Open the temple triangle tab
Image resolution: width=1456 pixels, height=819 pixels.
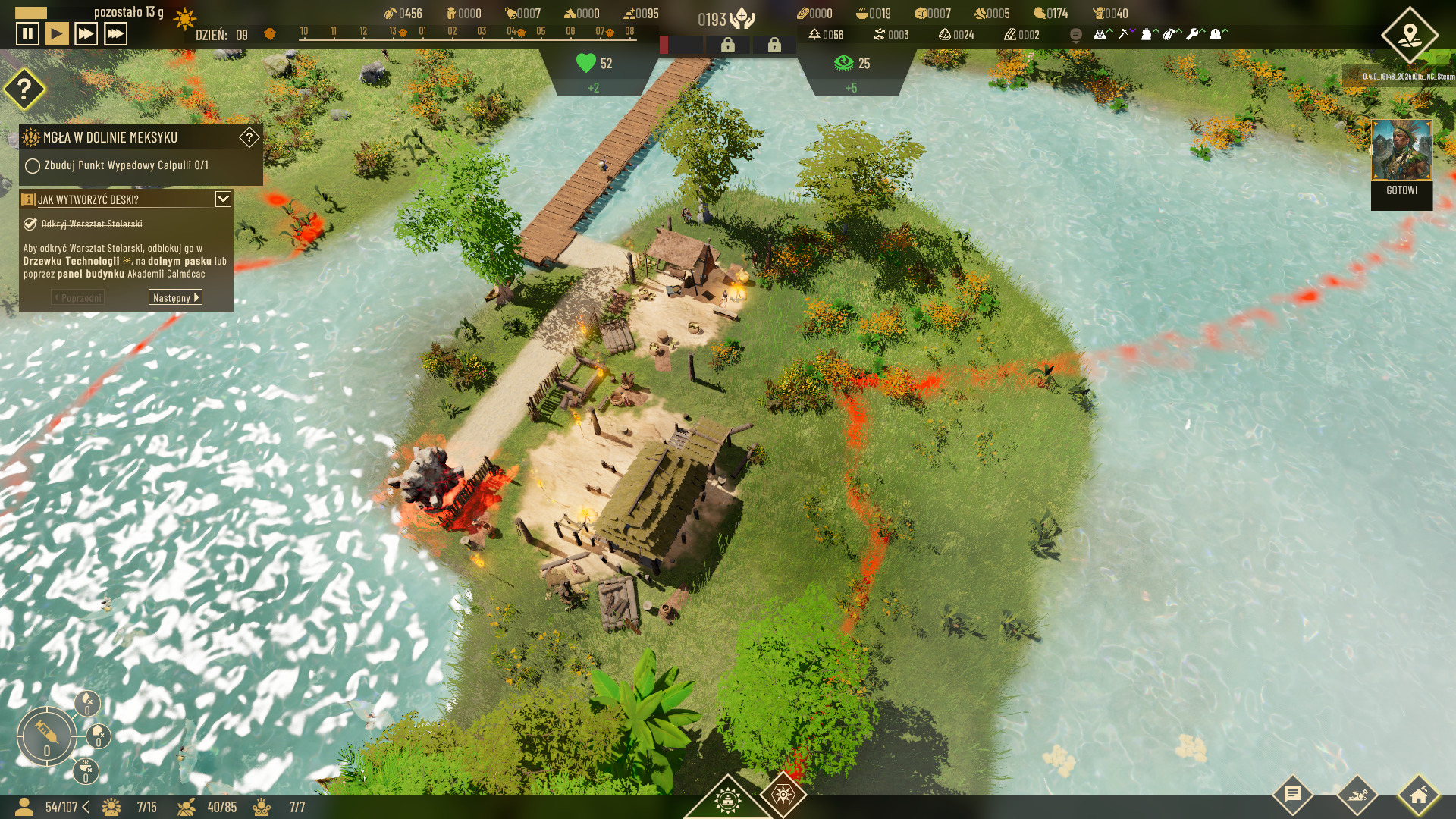coord(727,799)
